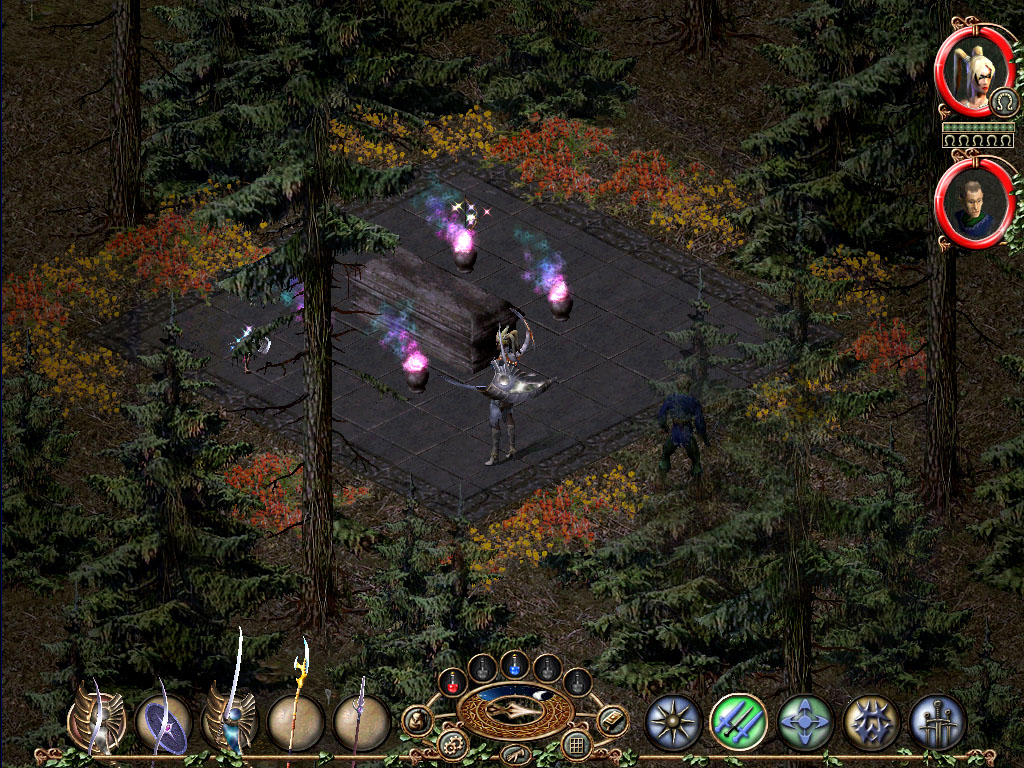Activate the four-arrow cross combat art
This screenshot has width=1024, height=768.
805,722
